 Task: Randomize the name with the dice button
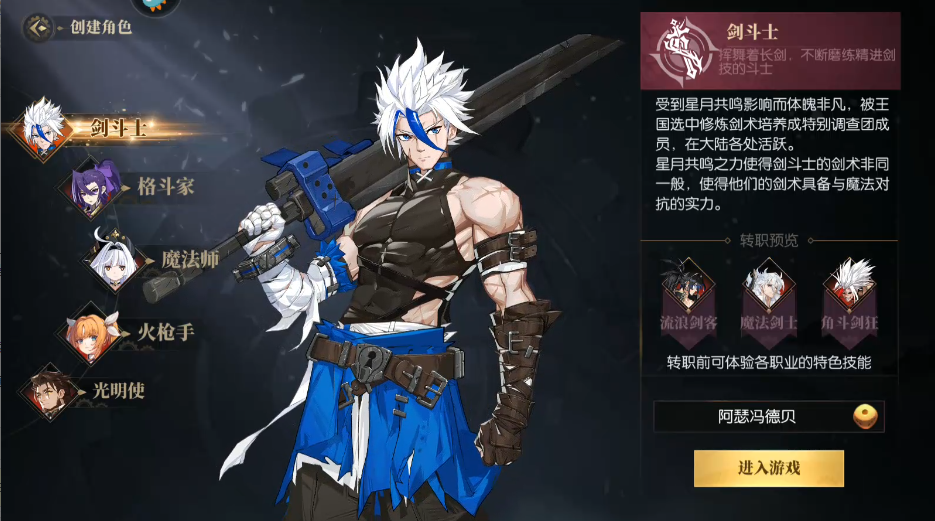click(x=865, y=417)
